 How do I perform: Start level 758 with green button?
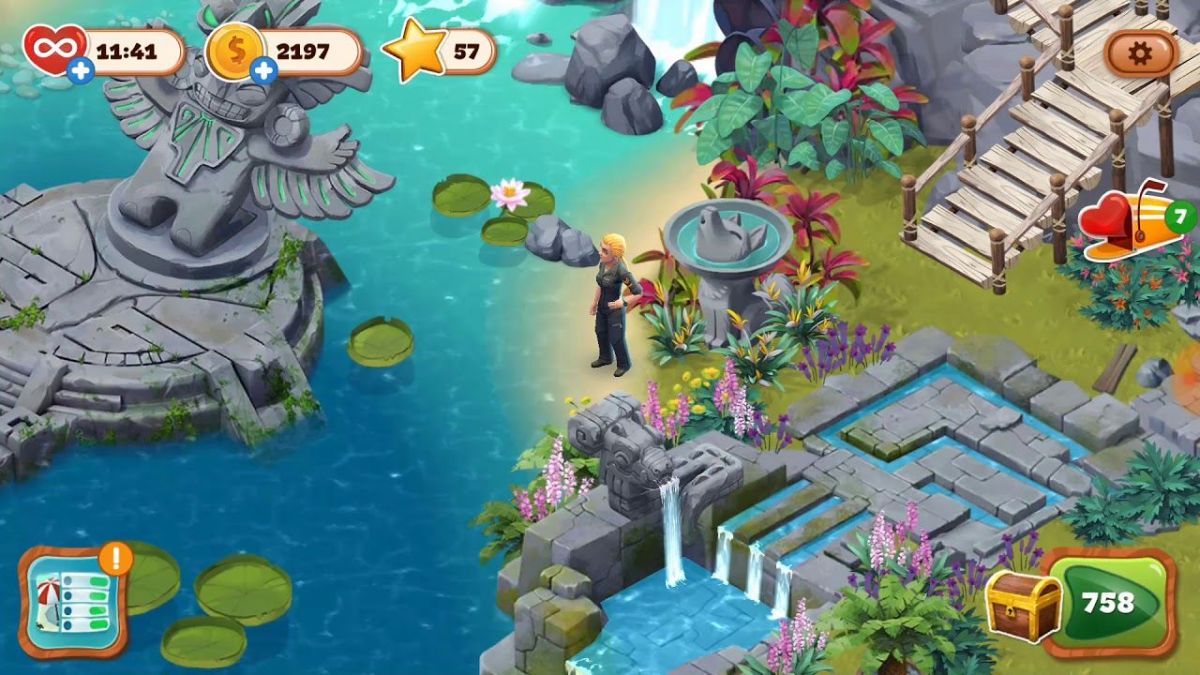pos(1109,602)
